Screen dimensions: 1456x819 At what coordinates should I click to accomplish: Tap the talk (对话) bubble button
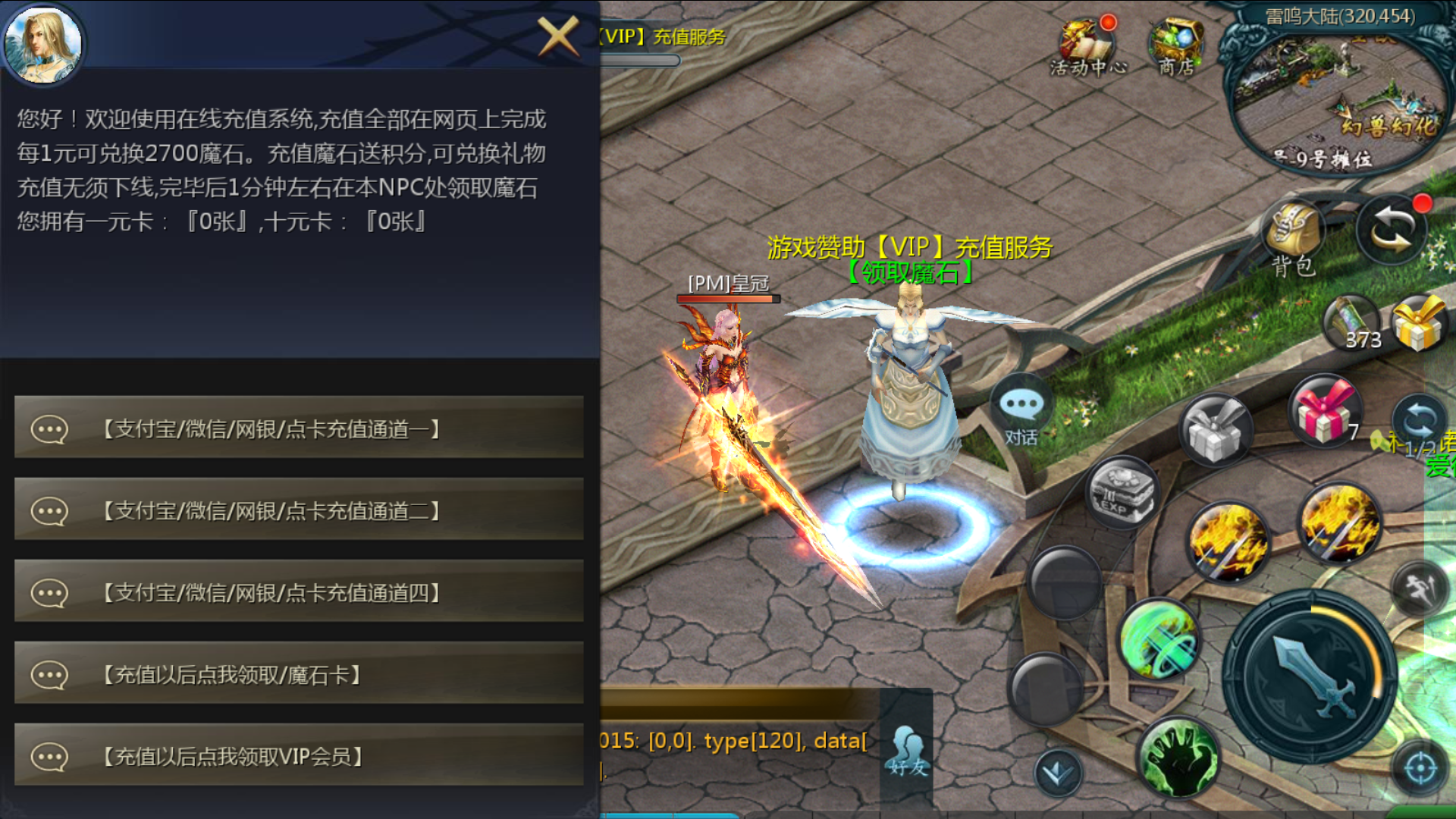1021,413
